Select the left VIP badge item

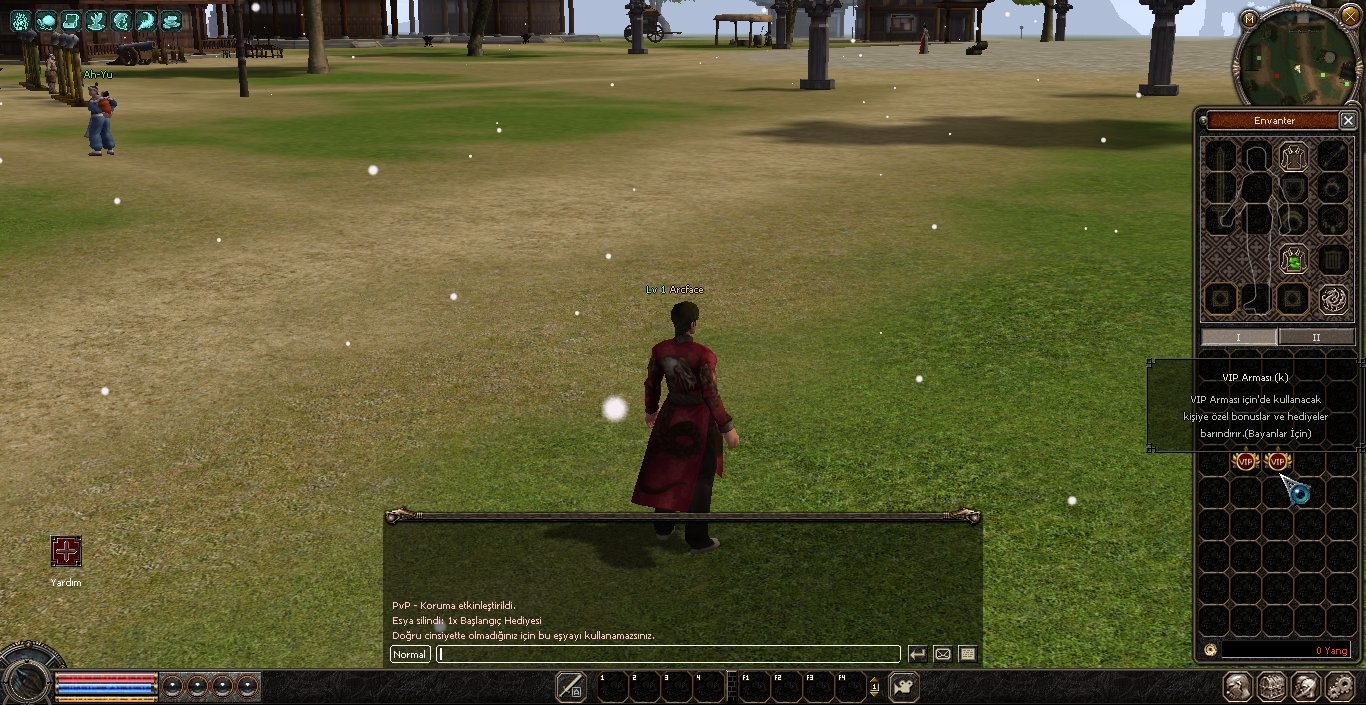[1245, 461]
